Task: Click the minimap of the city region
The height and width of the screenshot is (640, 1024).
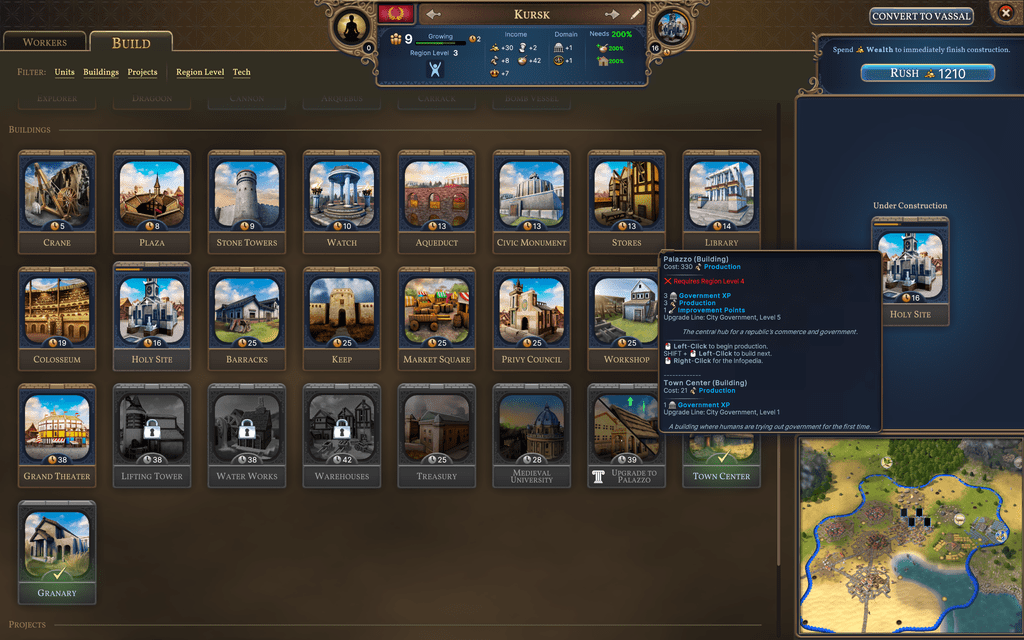Action: point(909,536)
